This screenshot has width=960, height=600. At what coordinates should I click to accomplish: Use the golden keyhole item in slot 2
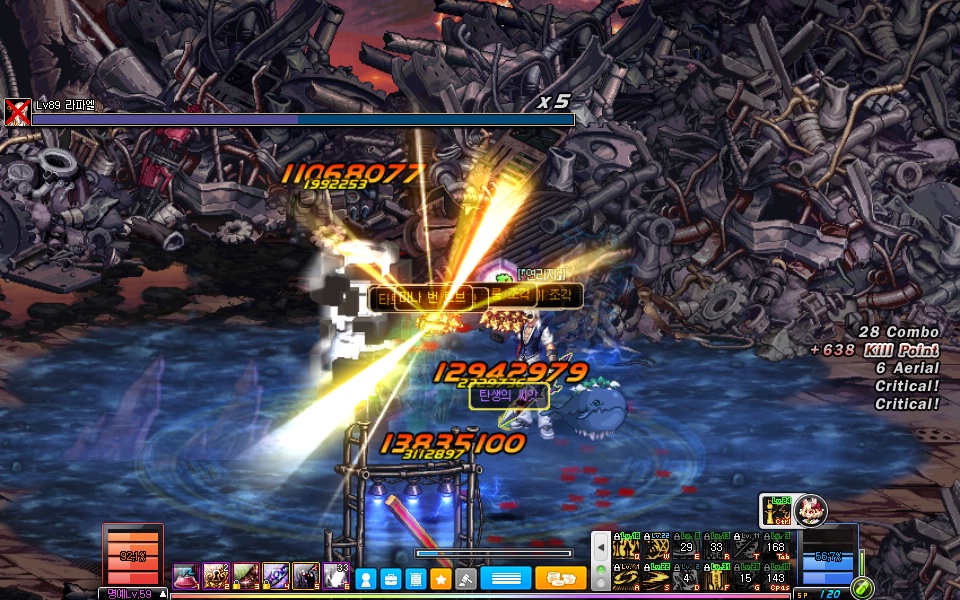(x=216, y=576)
